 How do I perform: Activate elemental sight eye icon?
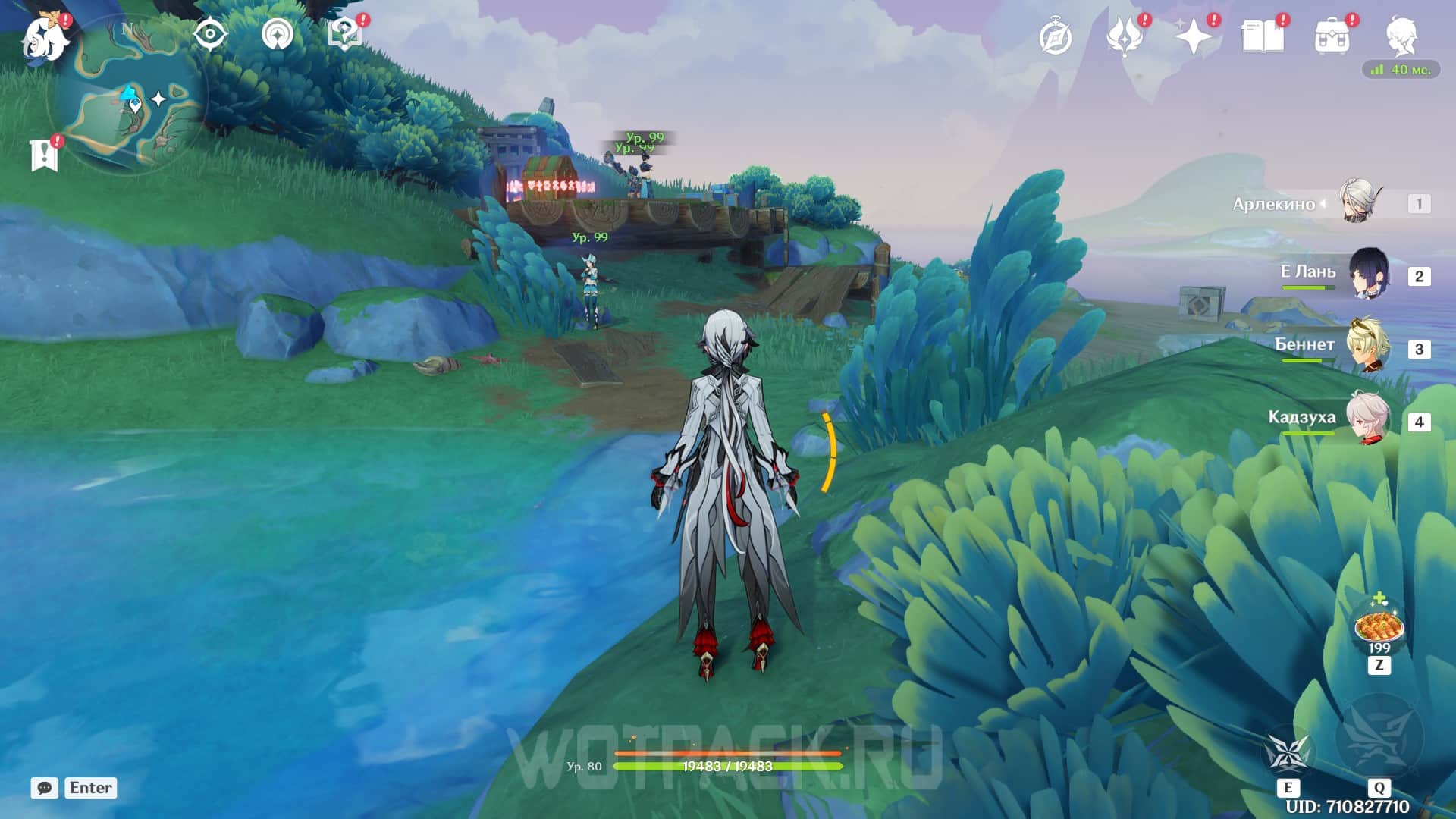(x=210, y=35)
